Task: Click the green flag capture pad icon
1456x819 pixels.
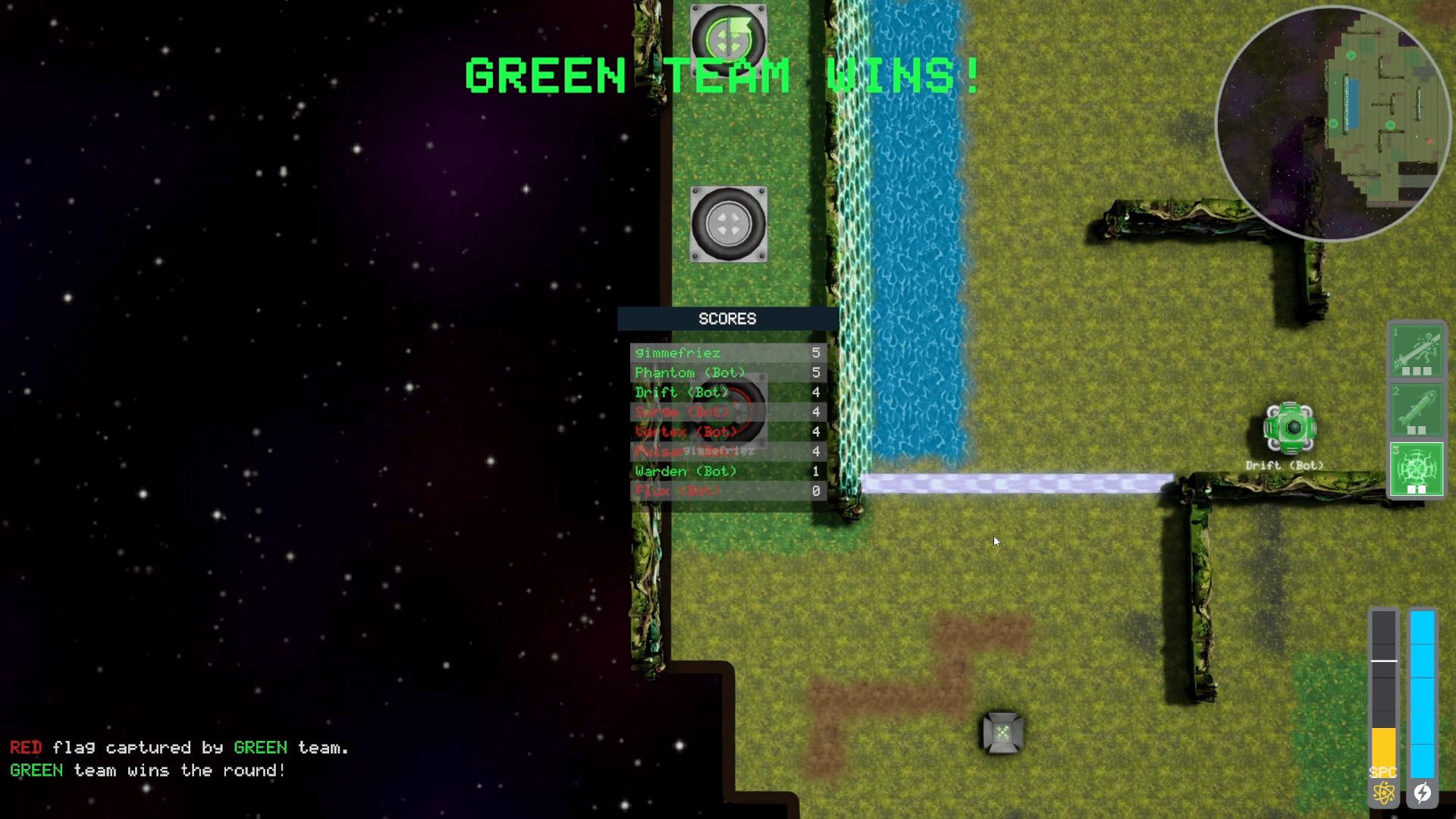Action: click(x=727, y=36)
